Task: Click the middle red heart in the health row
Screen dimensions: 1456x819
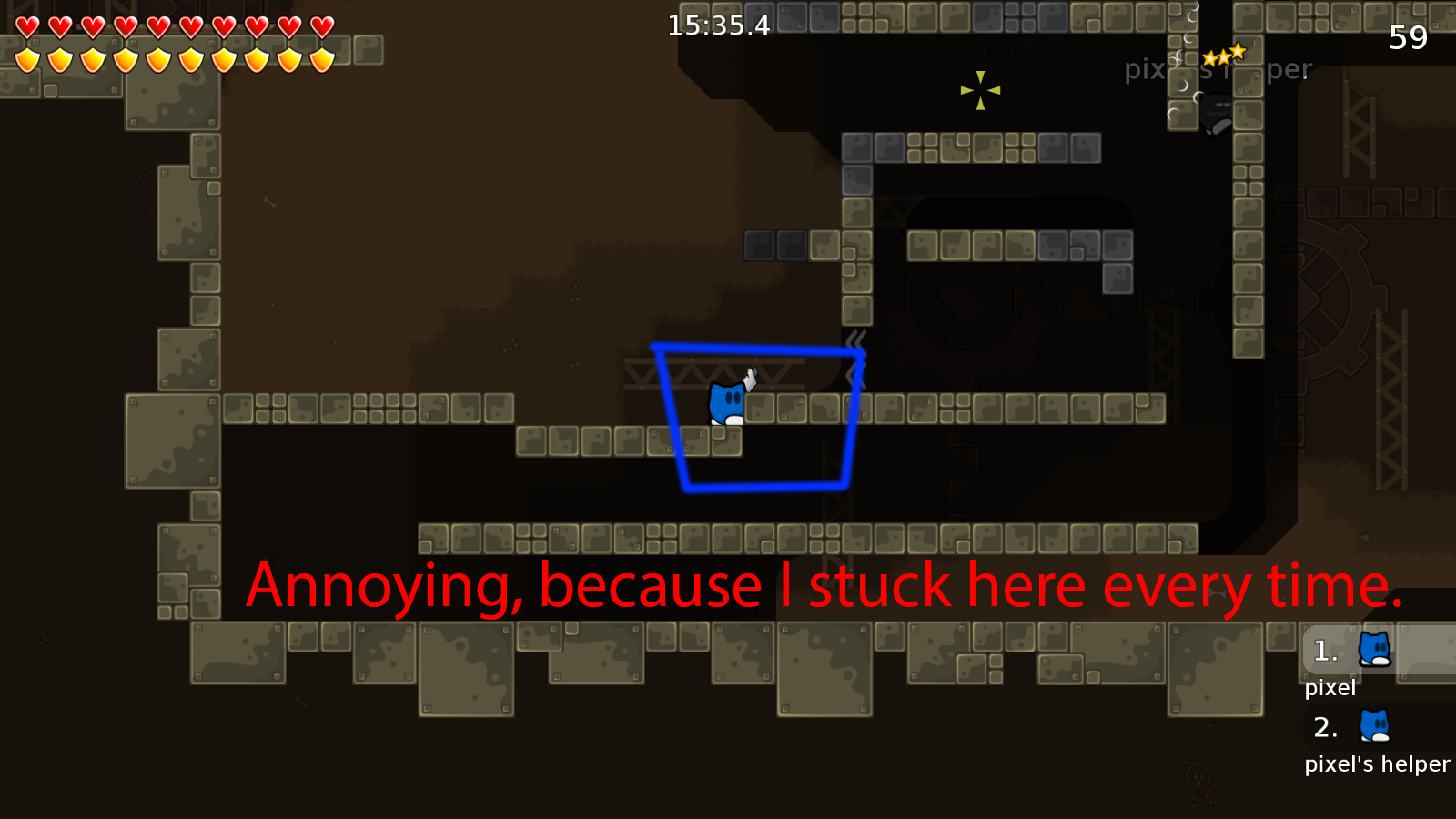Action: click(159, 25)
